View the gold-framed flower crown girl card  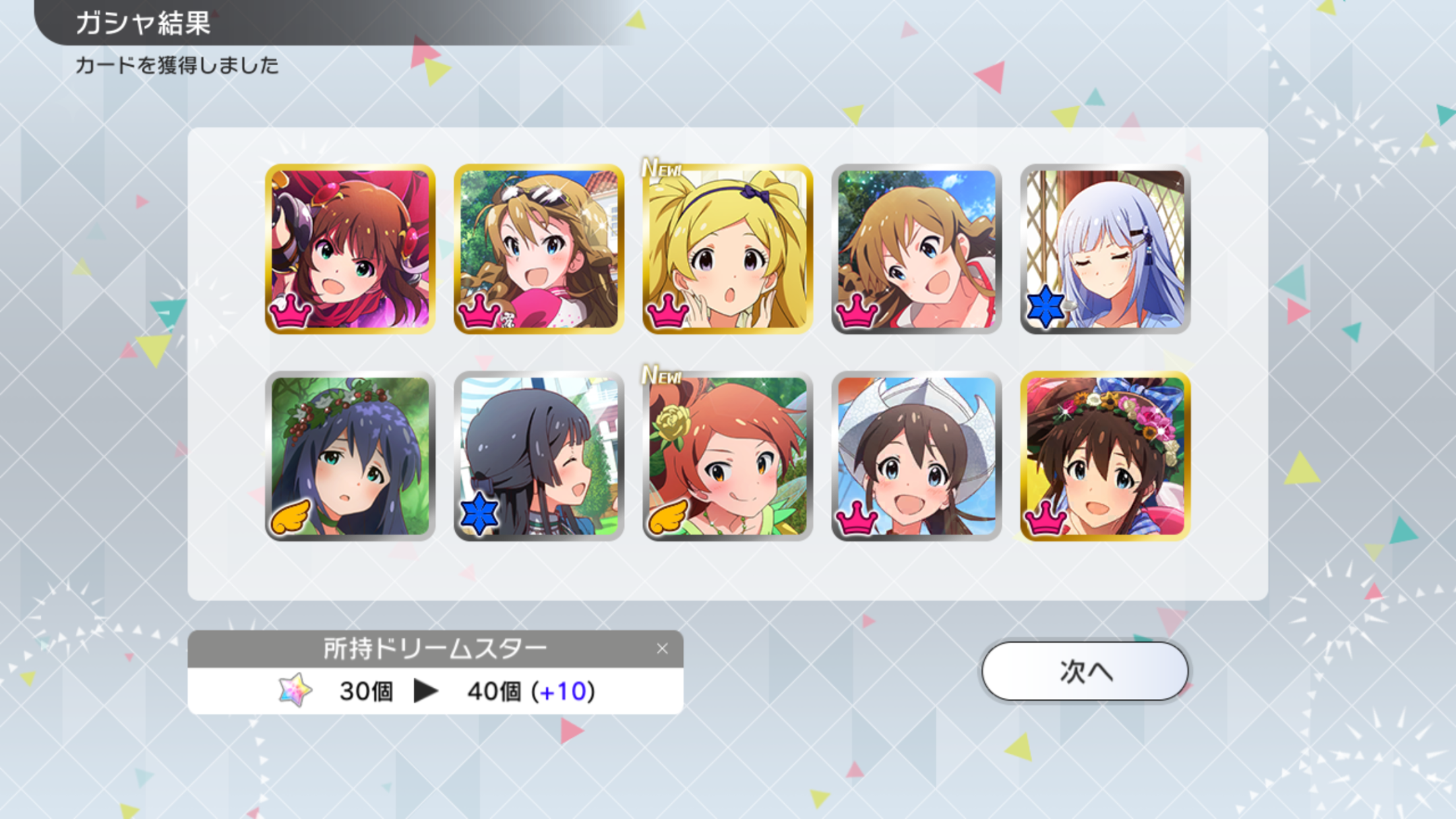pos(1105,456)
